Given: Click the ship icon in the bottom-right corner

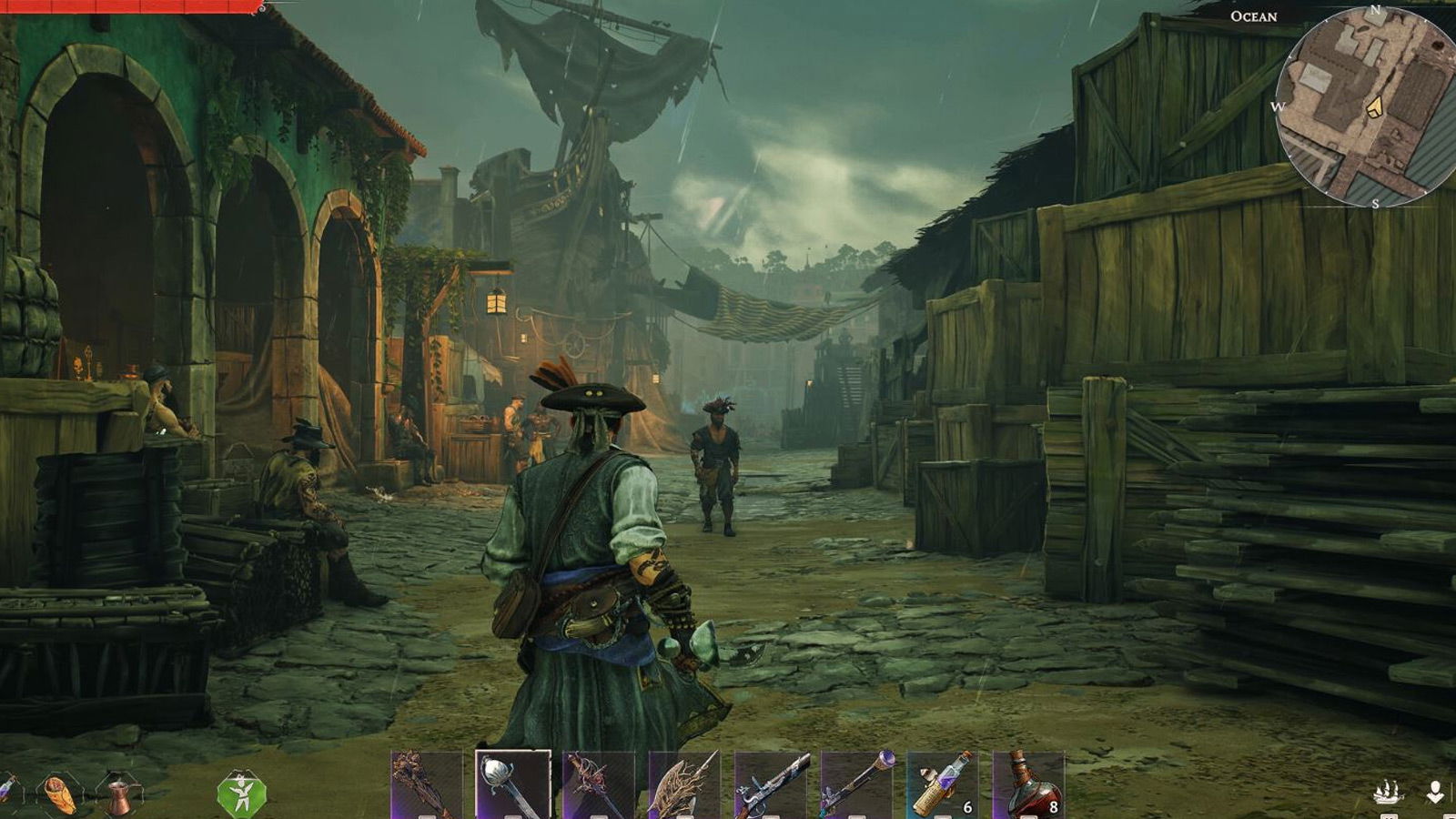Looking at the screenshot, I should 1390,790.
